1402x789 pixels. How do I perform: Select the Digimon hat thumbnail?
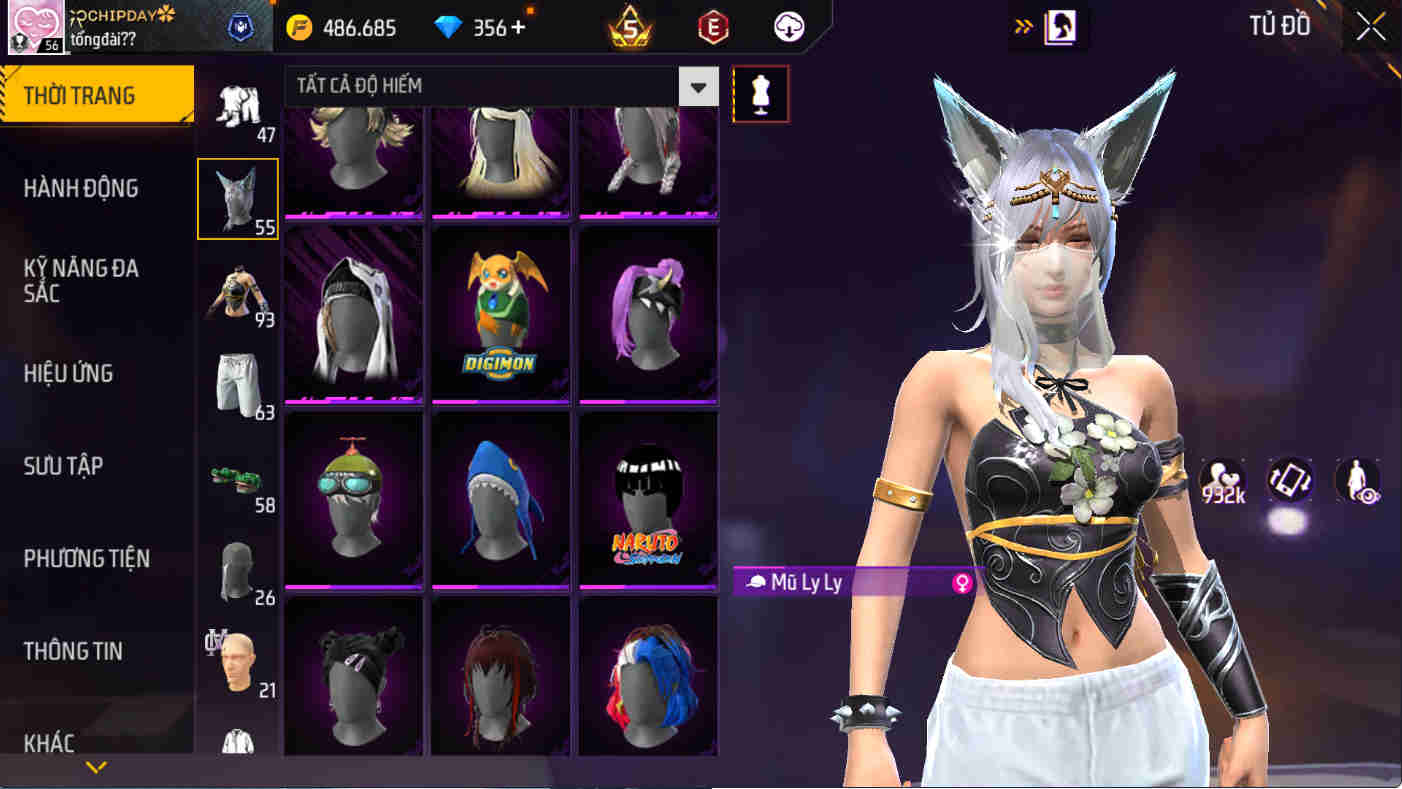500,313
